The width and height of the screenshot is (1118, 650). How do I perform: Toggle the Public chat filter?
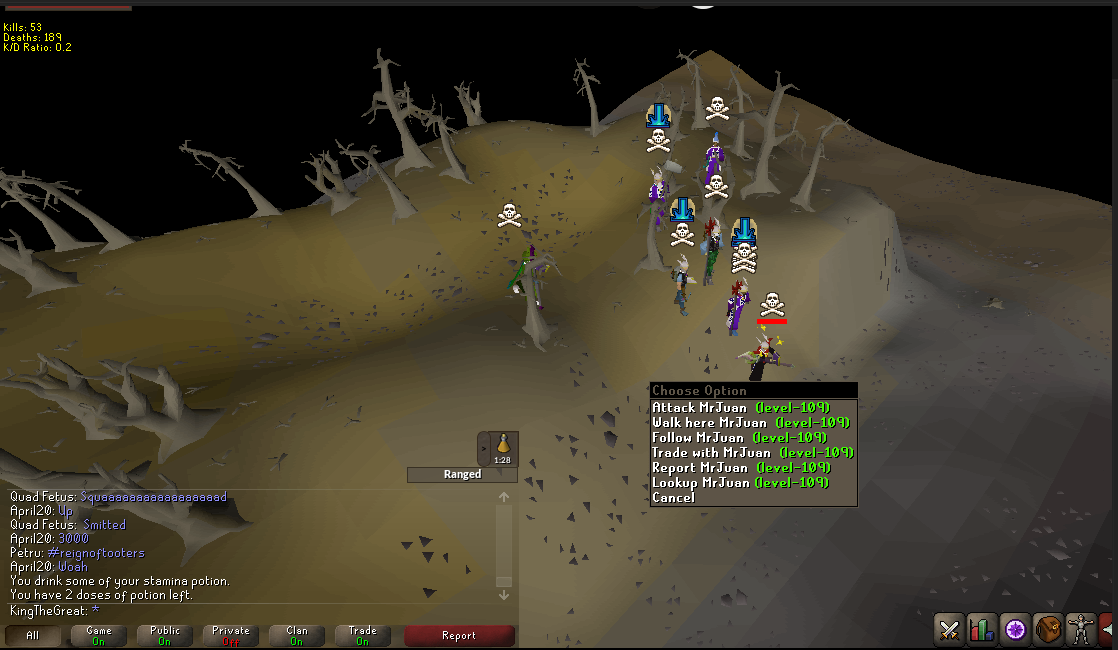tap(165, 636)
